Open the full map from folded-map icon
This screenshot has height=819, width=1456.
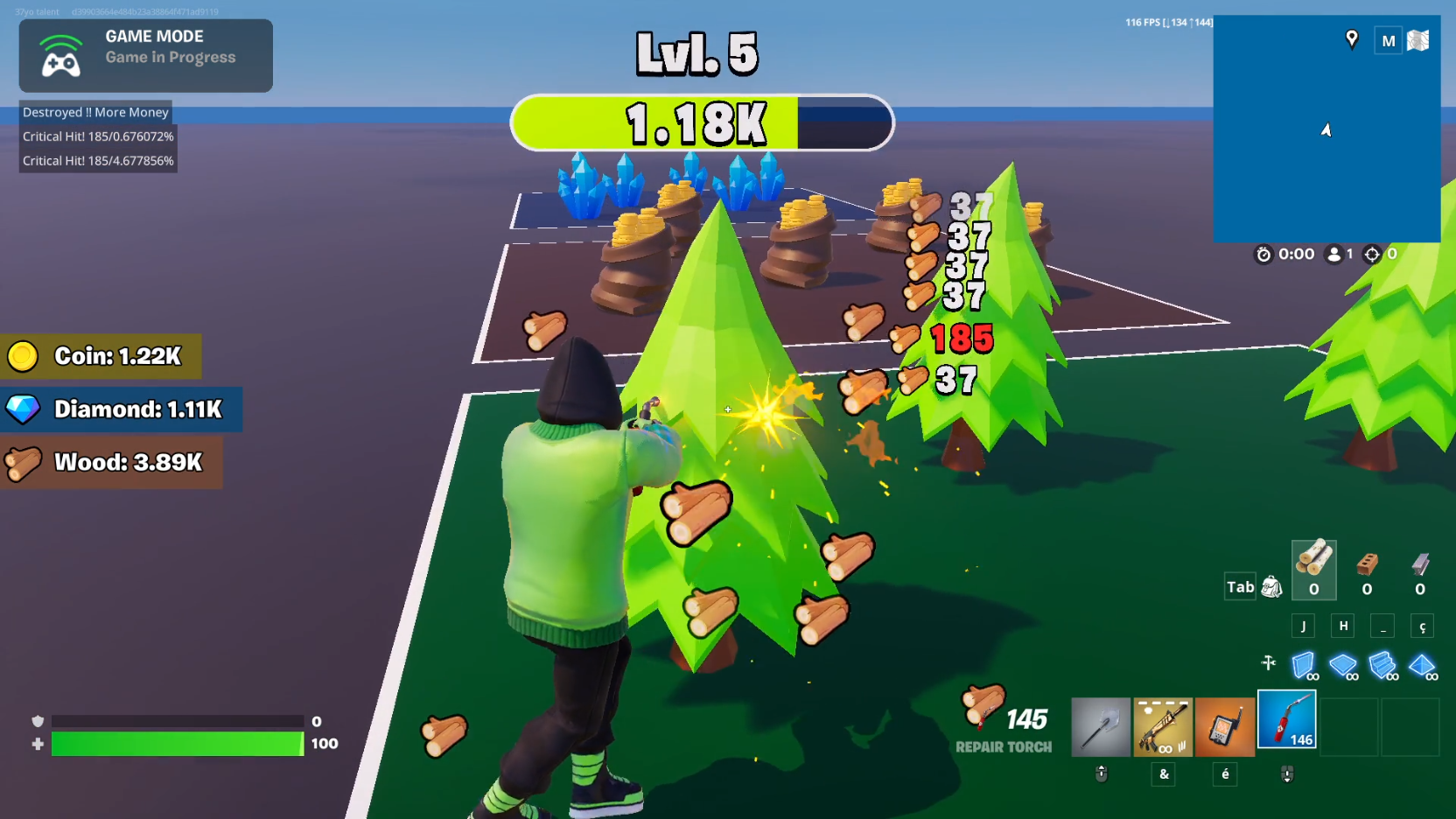pyautogui.click(x=1418, y=40)
